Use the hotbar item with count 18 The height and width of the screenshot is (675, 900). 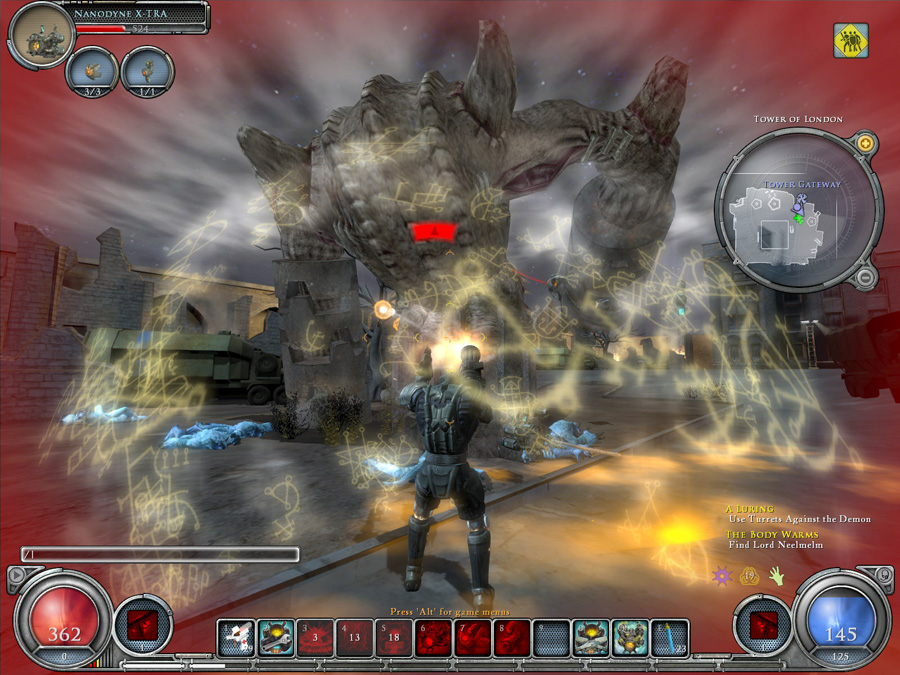pos(394,638)
